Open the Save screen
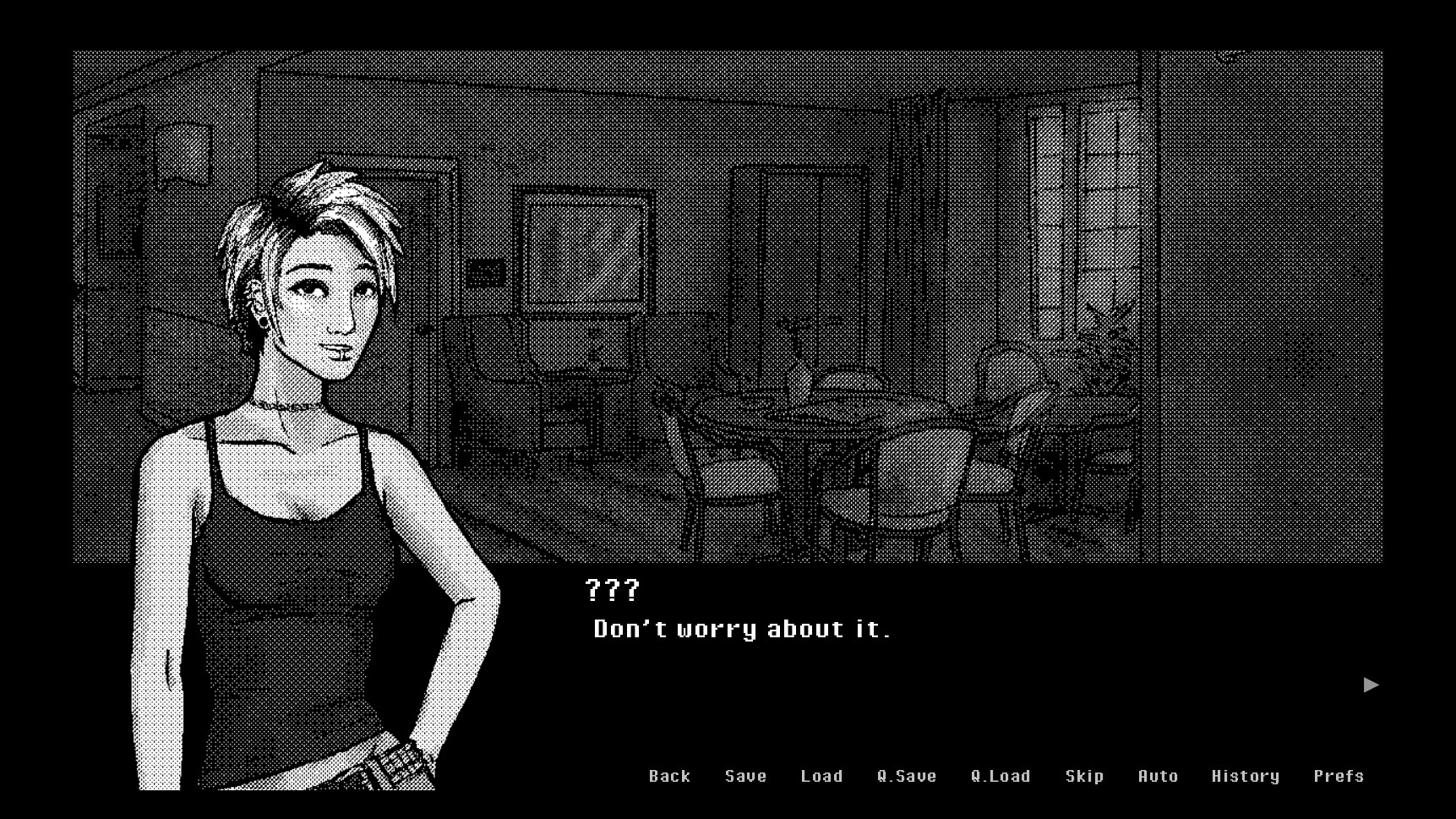 744,776
